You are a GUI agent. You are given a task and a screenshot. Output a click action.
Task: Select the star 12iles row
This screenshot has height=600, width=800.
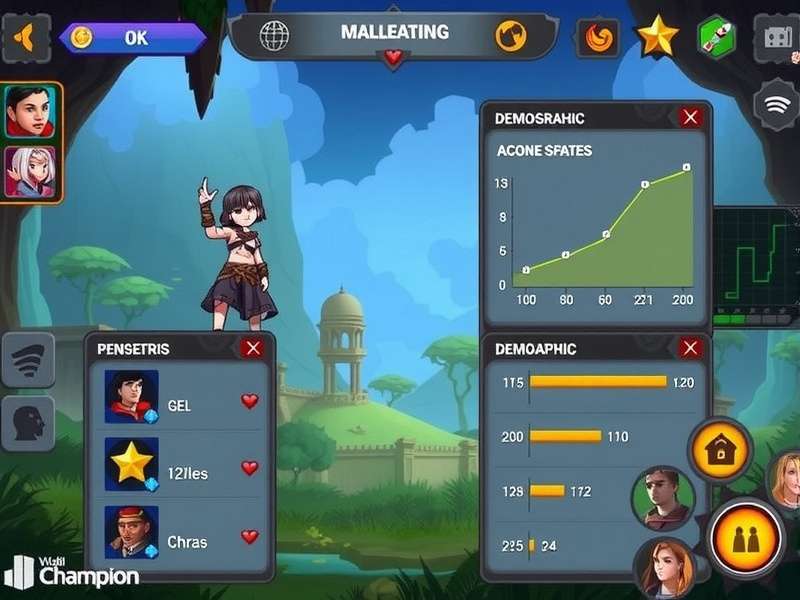coord(180,470)
